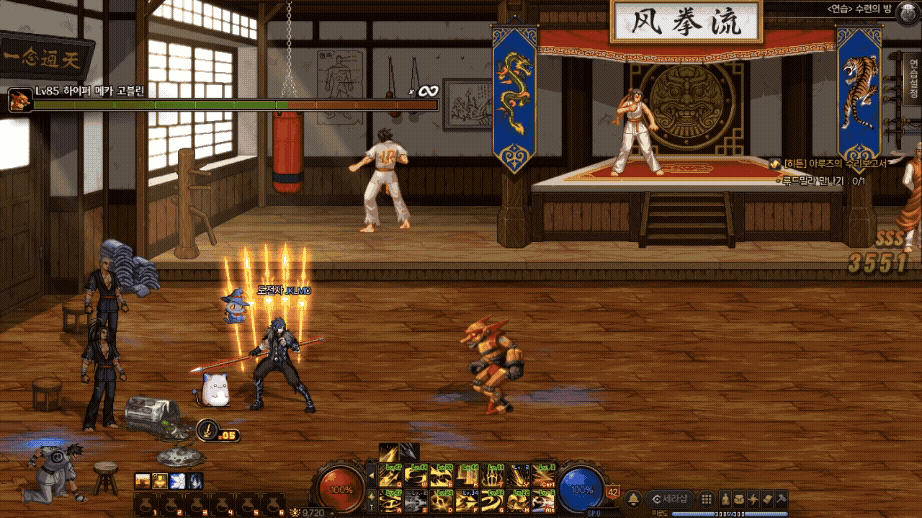The height and width of the screenshot is (518, 922).
Task: Click the first buff icon above the potion slots
Action: point(142,481)
